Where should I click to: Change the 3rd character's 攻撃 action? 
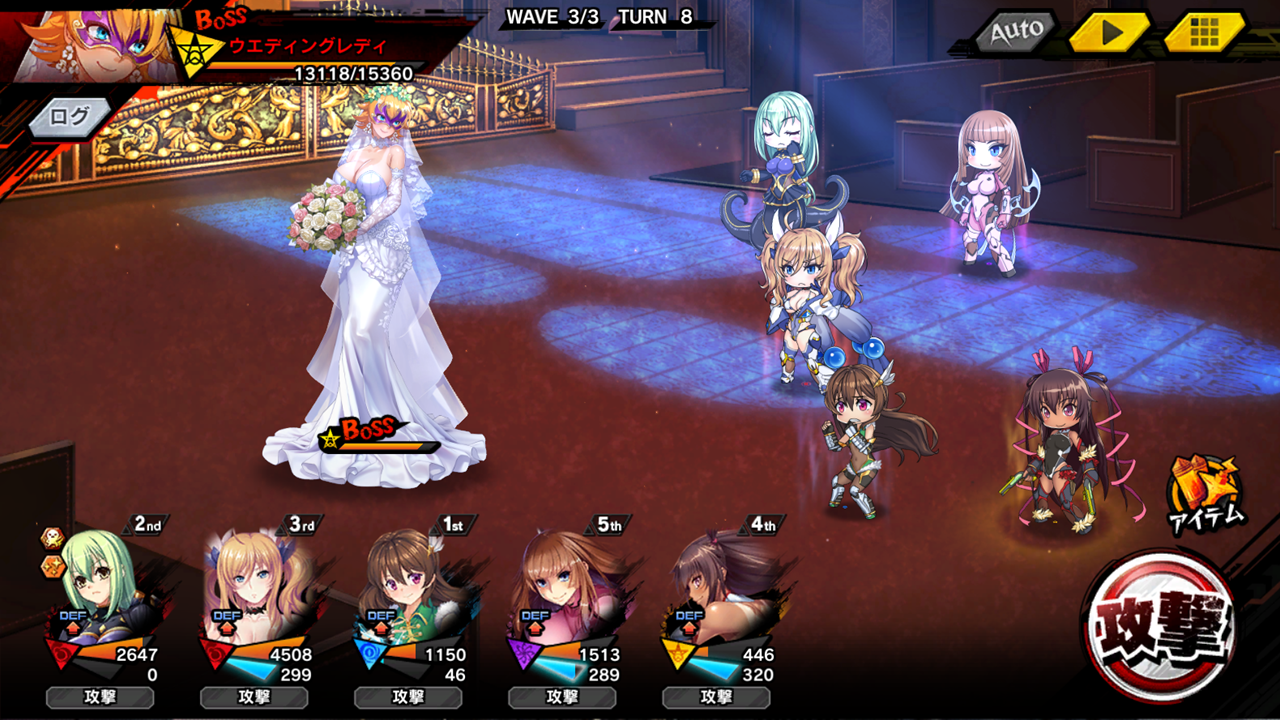tap(254, 697)
